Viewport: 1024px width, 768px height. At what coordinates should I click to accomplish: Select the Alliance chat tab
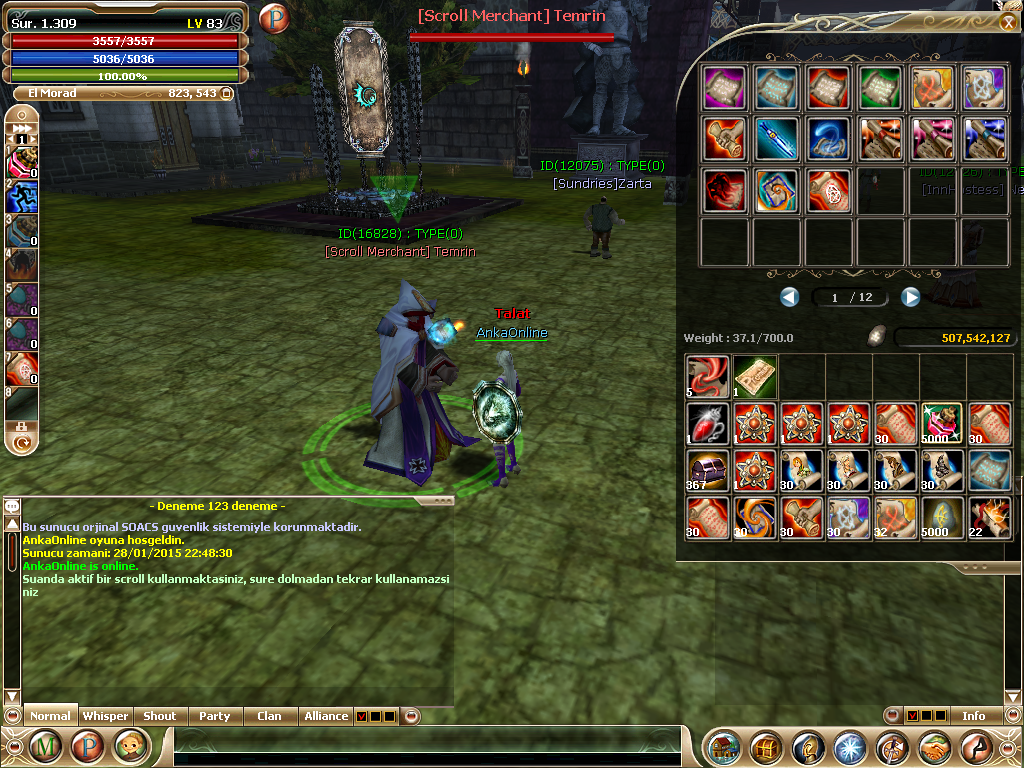pos(326,716)
